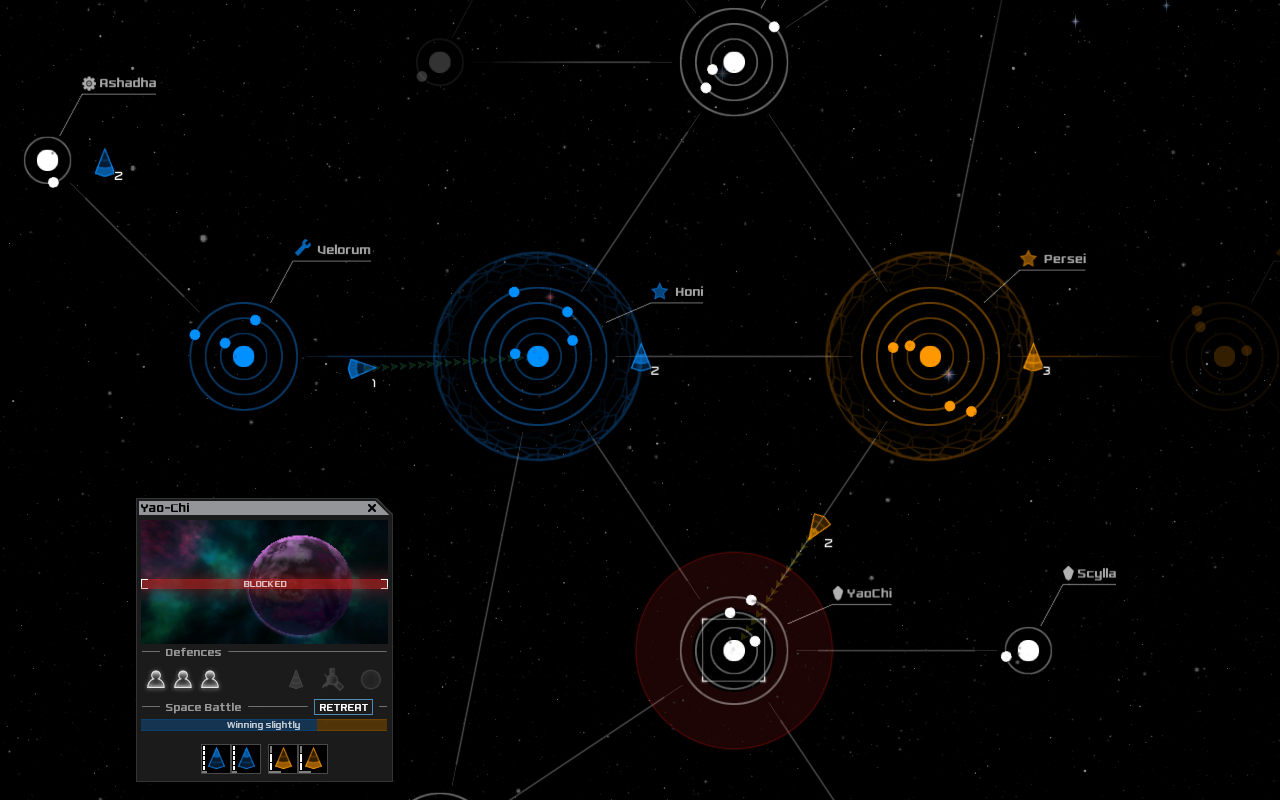The width and height of the screenshot is (1280, 800).
Task: Select the blue fleet of 2 near Ashadha
Action: (x=104, y=163)
